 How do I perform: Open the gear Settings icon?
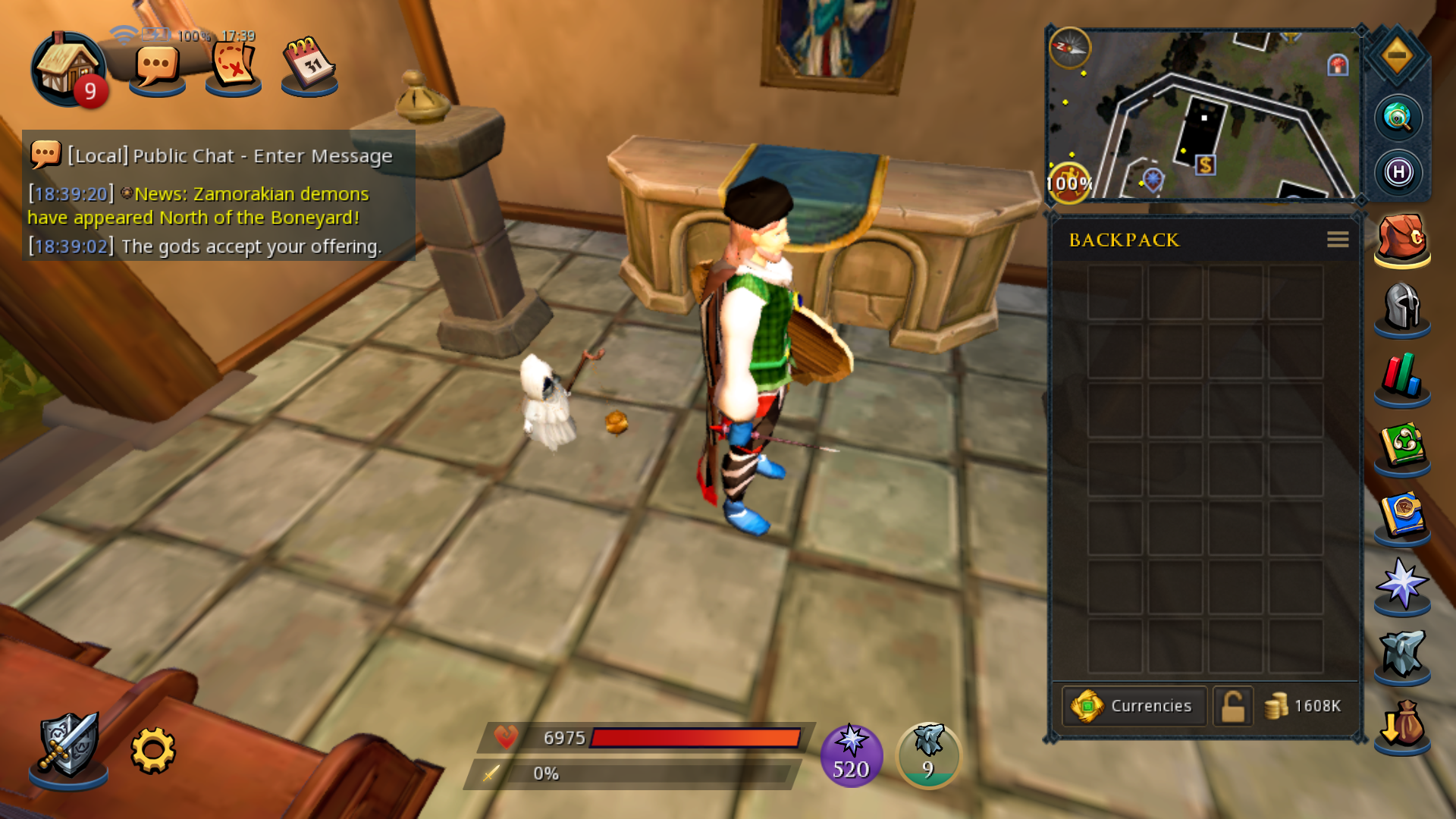pyautogui.click(x=153, y=750)
